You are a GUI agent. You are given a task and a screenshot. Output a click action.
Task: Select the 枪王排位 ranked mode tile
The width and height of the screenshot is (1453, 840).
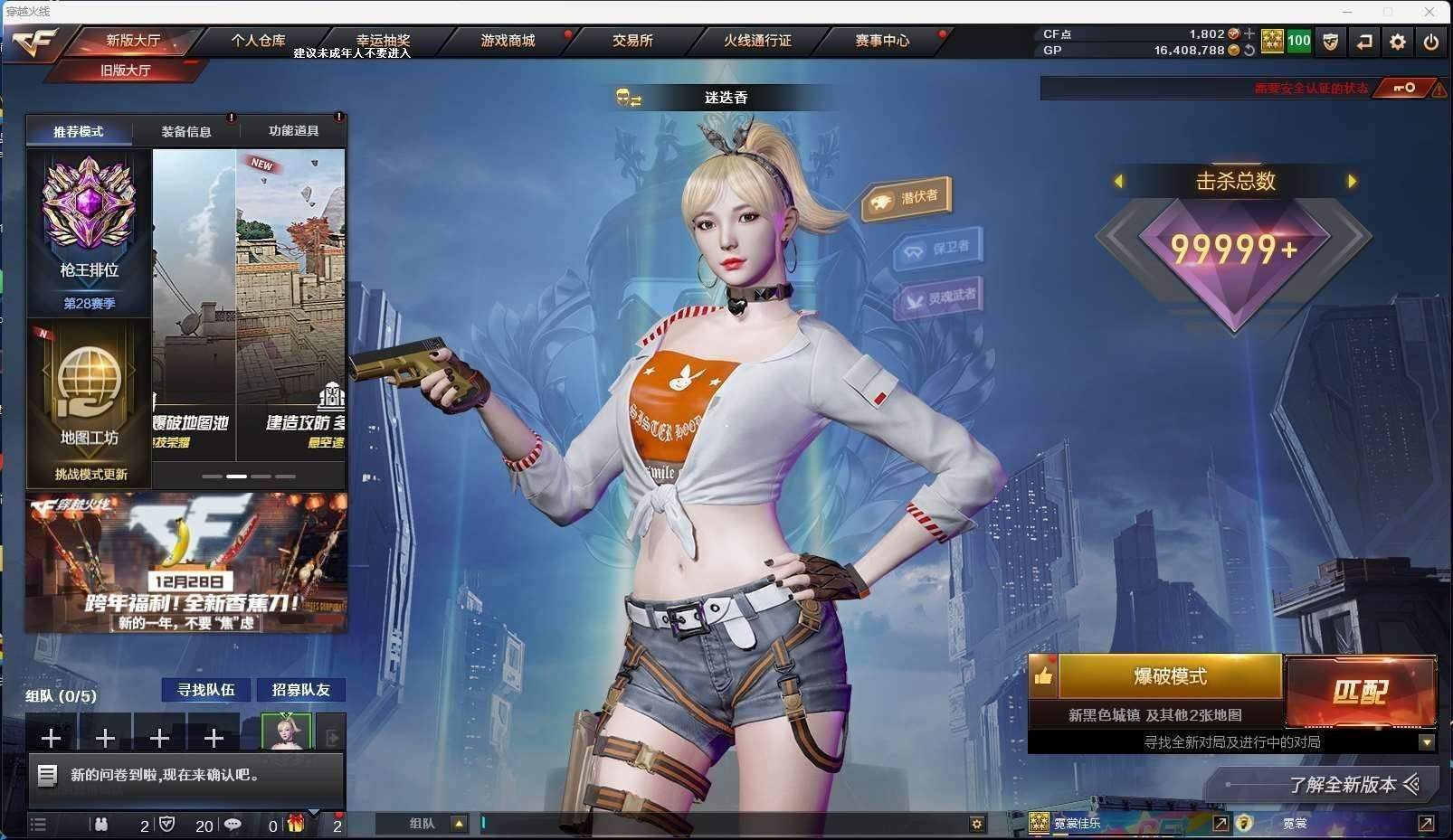click(x=89, y=231)
